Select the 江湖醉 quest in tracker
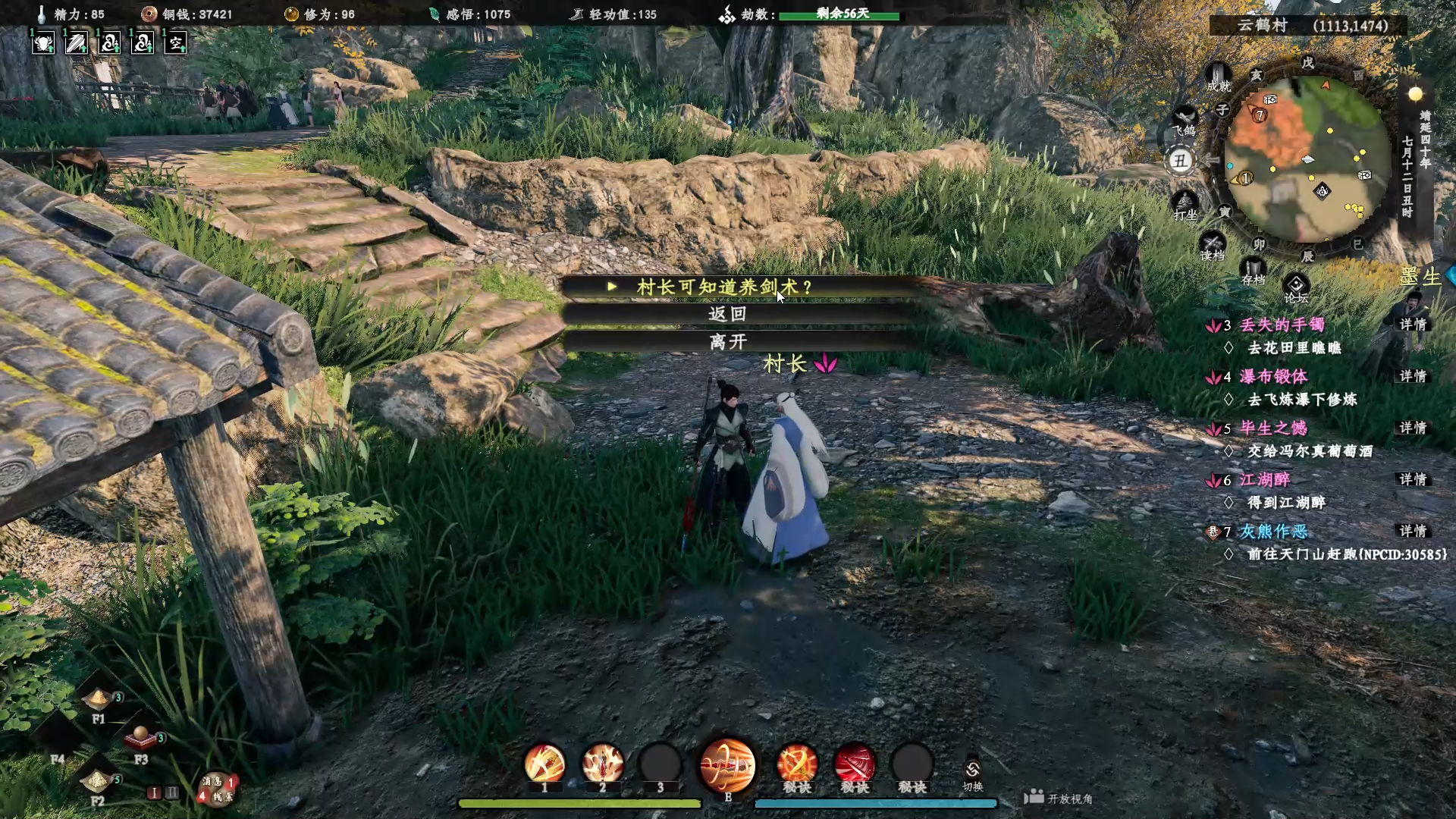 pos(1264,479)
